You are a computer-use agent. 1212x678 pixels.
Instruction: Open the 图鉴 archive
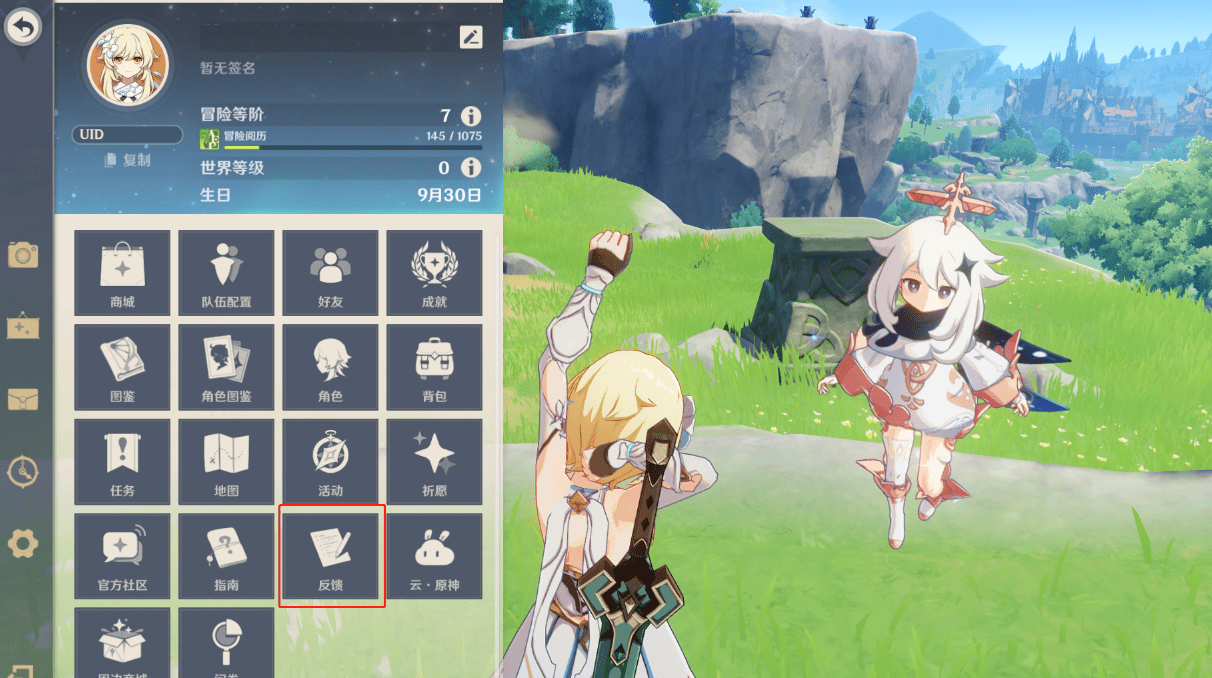(x=123, y=367)
